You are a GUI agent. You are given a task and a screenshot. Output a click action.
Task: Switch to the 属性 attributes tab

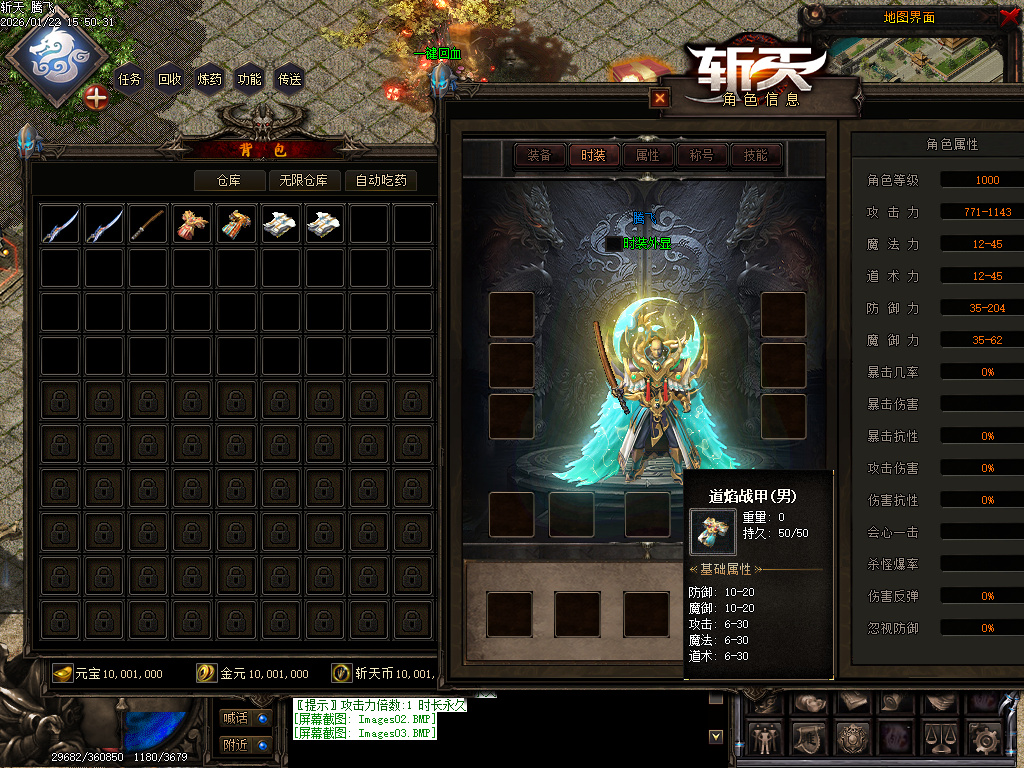coord(647,155)
